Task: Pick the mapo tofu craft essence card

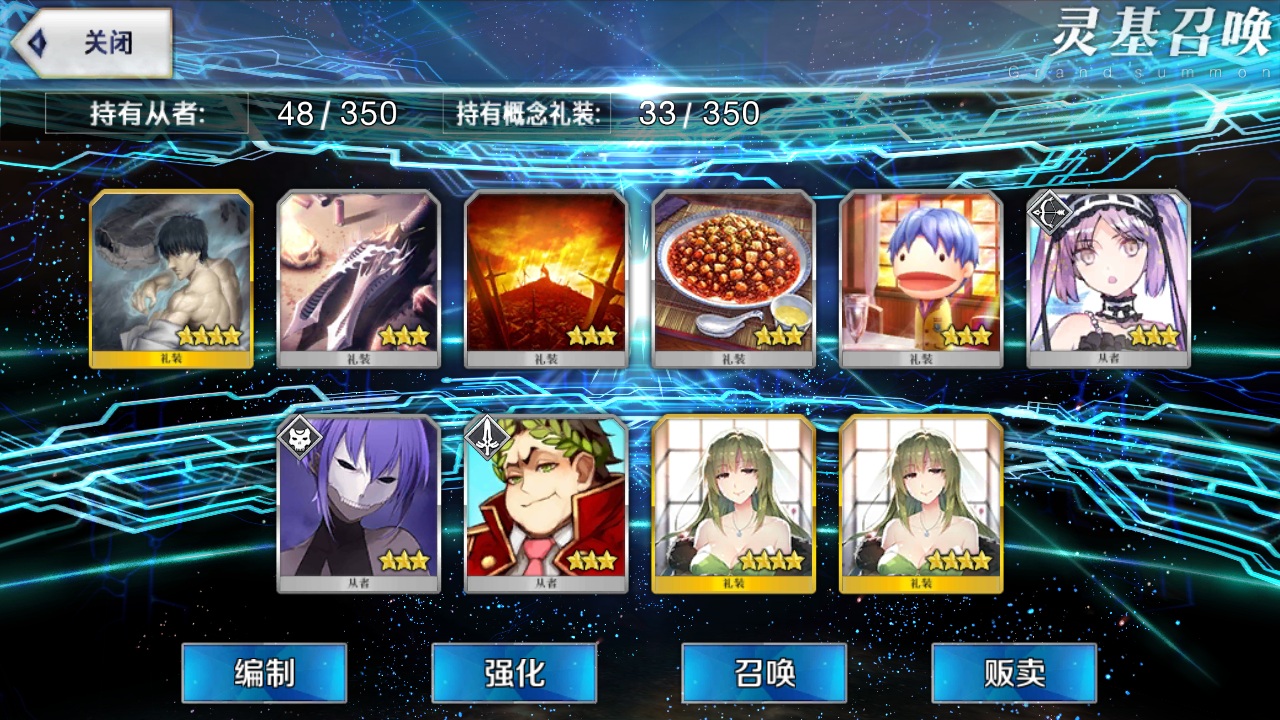Action: [733, 279]
